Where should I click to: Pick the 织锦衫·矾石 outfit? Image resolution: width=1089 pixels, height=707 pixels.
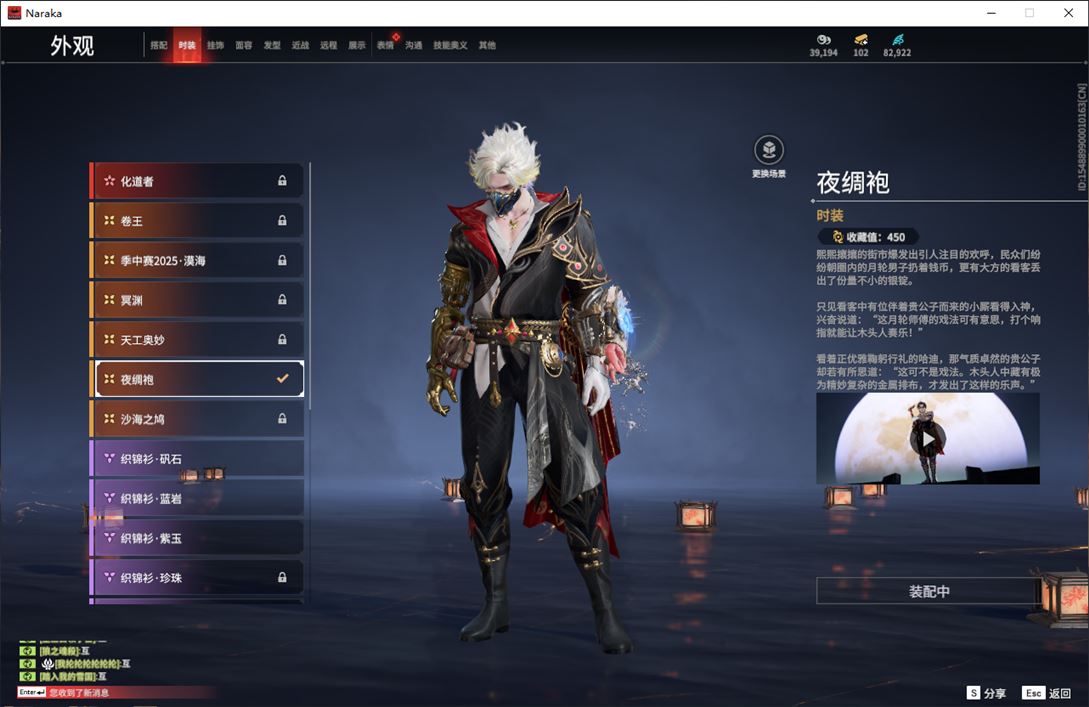click(198, 458)
